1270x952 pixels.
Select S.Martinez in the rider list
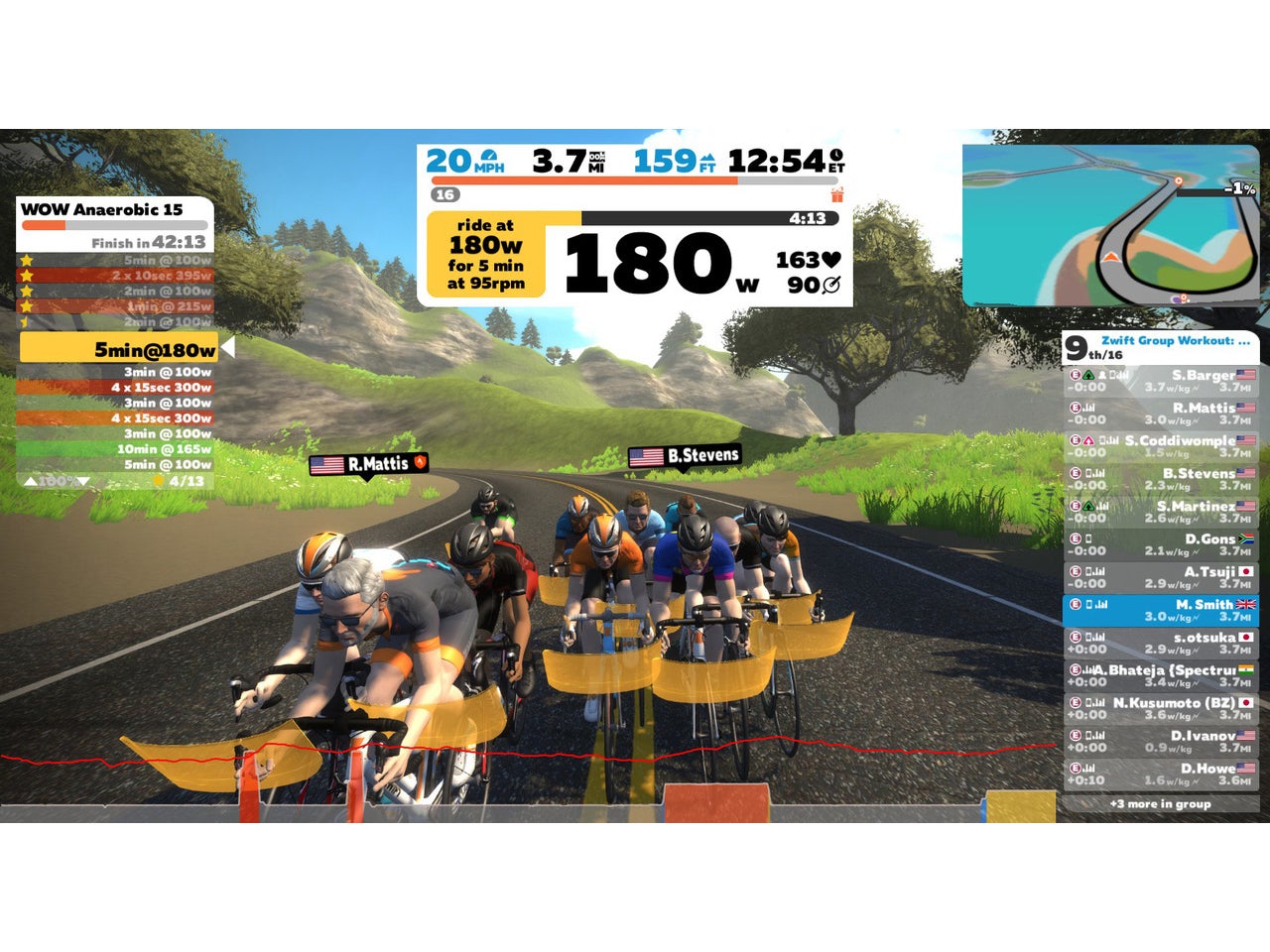point(1160,512)
